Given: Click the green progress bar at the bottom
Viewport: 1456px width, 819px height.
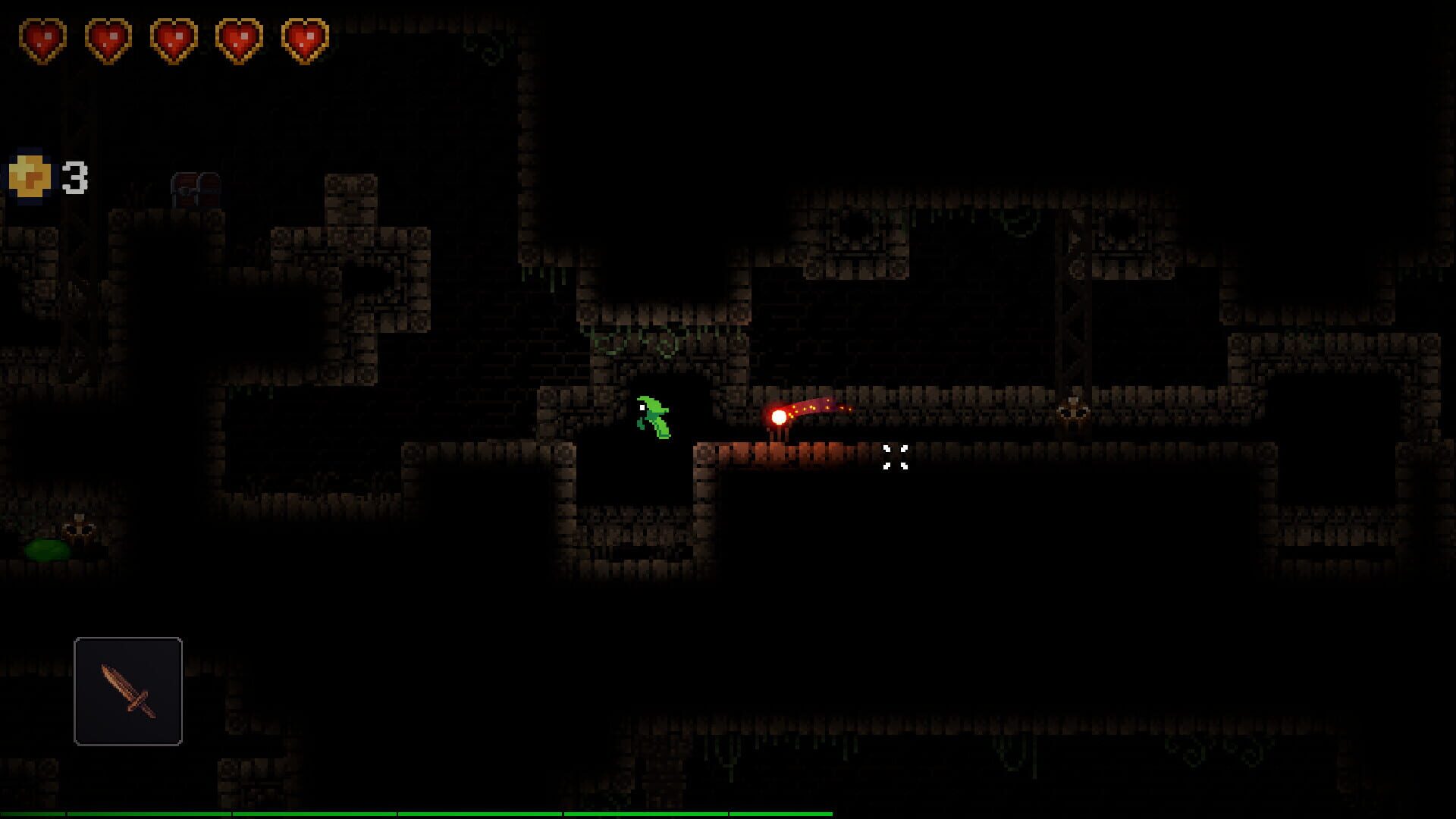Looking at the screenshot, I should pyautogui.click(x=417, y=813).
